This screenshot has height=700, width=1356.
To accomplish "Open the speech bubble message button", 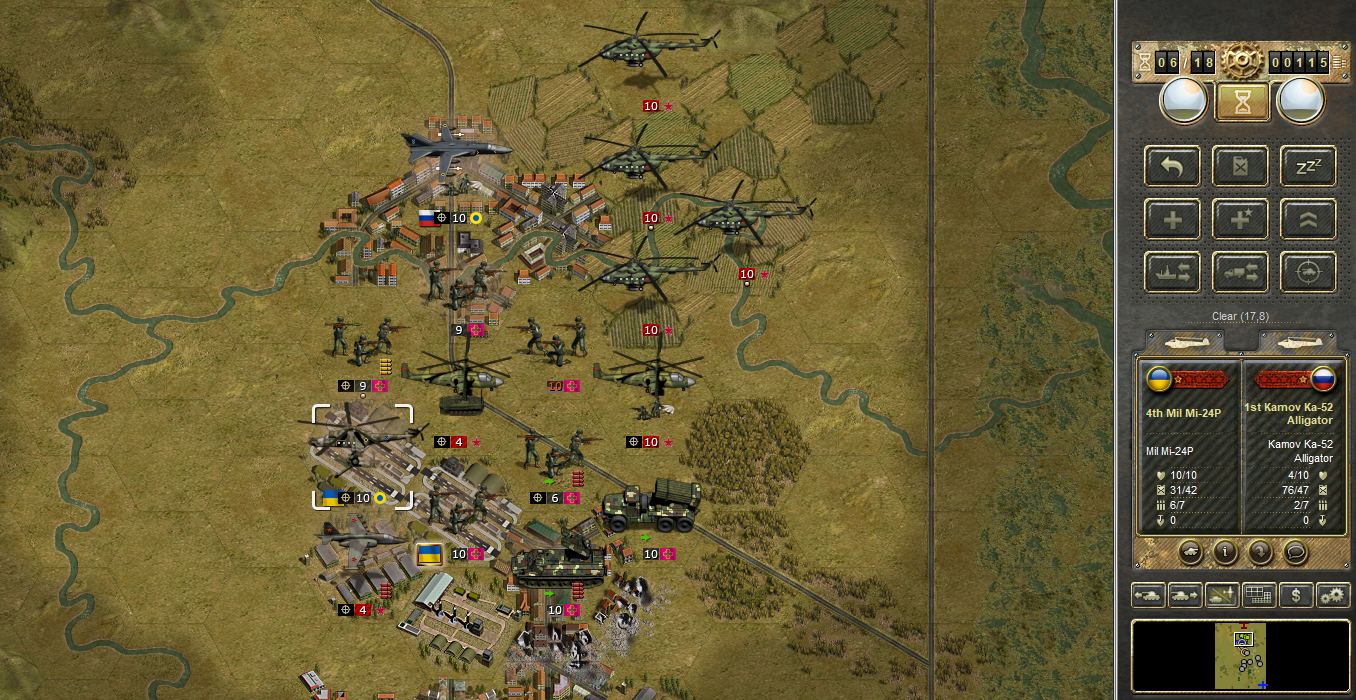I will pyautogui.click(x=1296, y=551).
